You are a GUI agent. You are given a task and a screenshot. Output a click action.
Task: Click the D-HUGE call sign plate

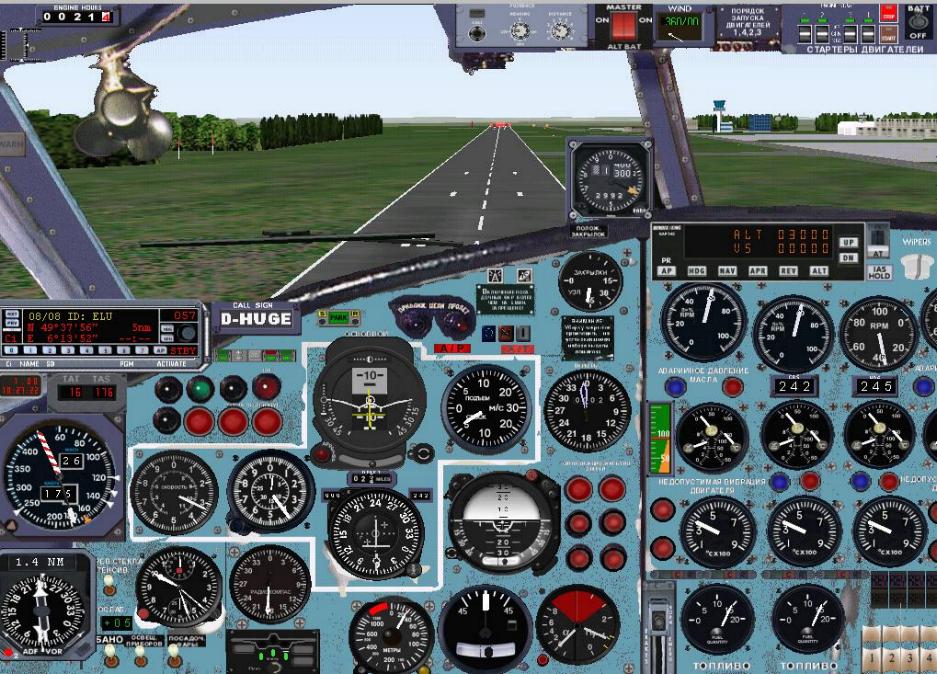[257, 320]
